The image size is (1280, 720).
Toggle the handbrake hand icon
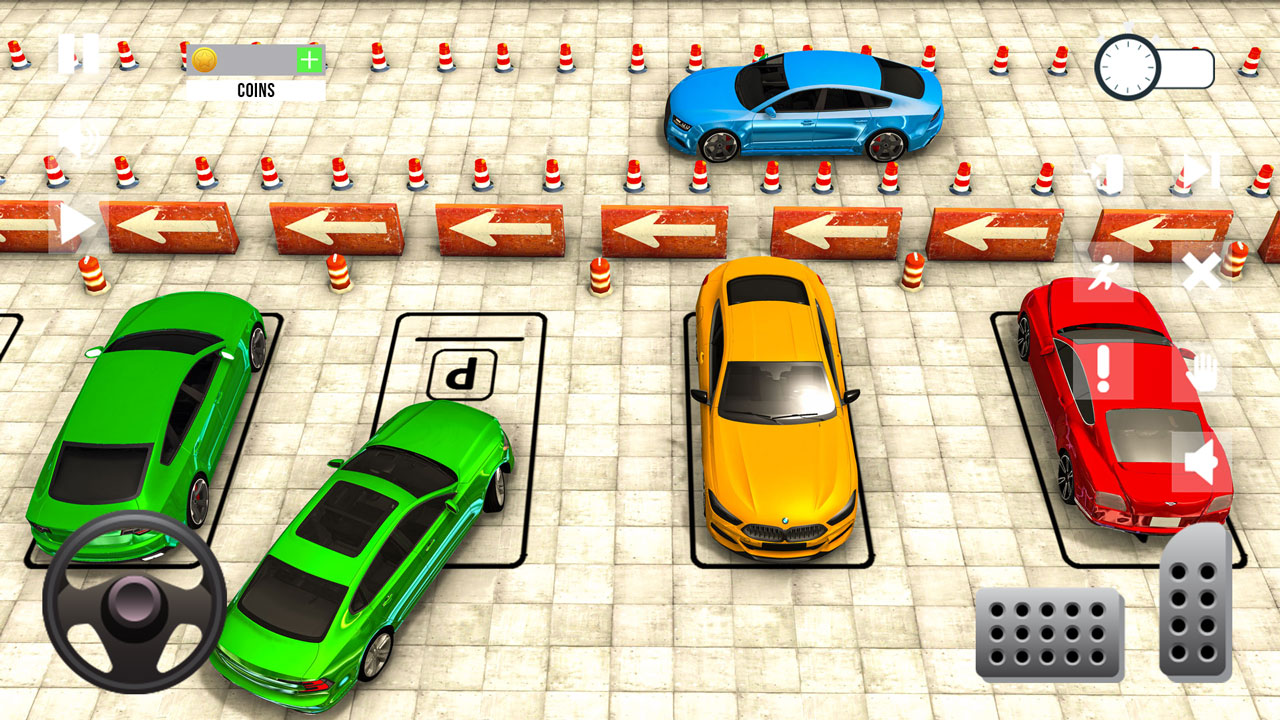[1204, 372]
